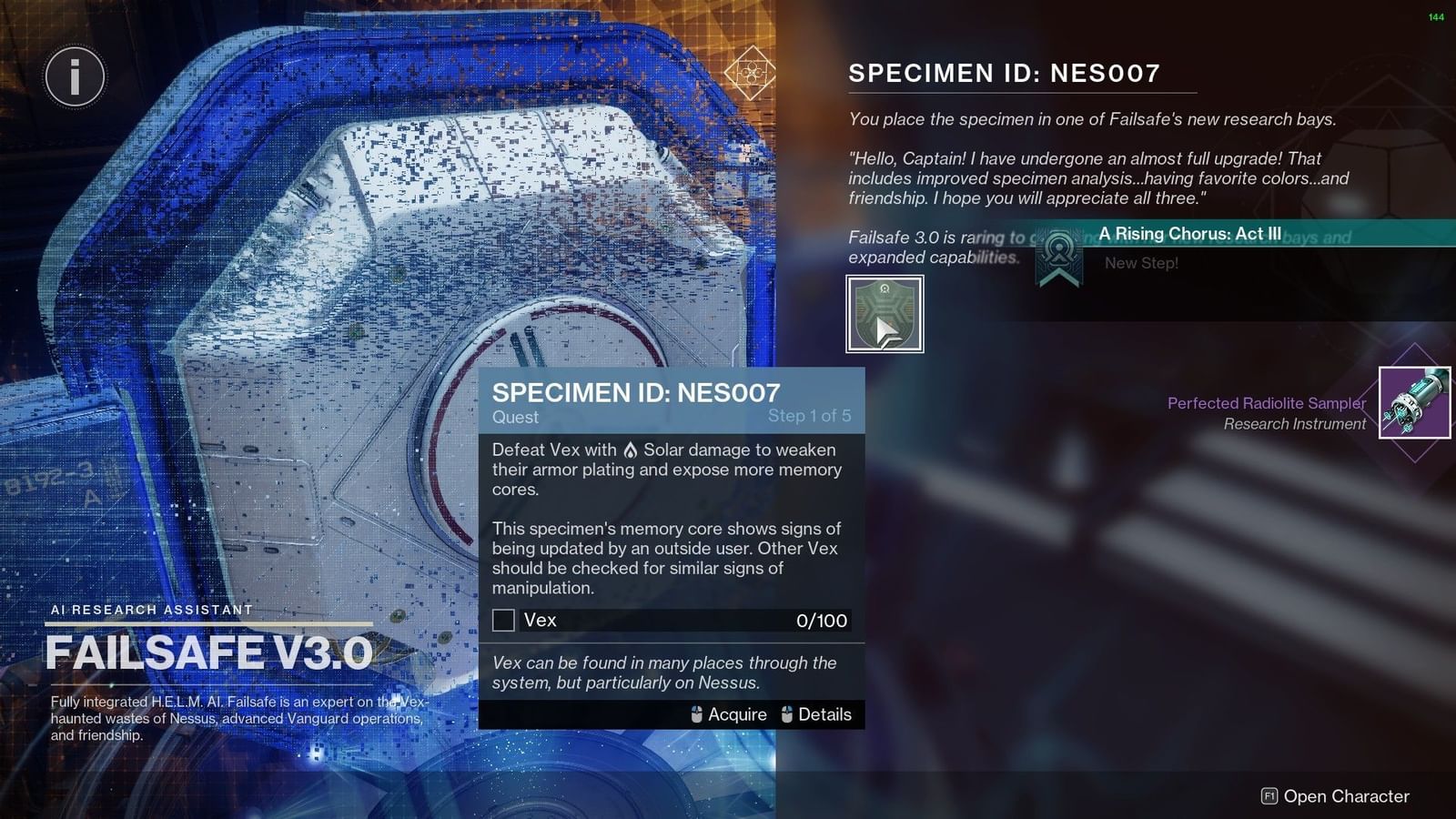
Task: Select the green quest reward emblem icon
Action: pyautogui.click(x=883, y=311)
